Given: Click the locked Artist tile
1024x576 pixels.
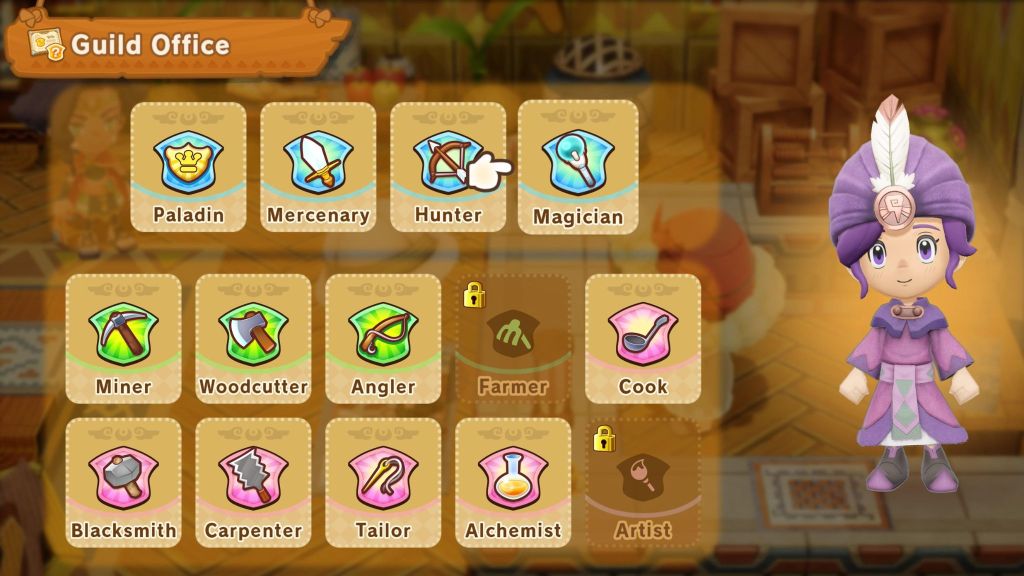Looking at the screenshot, I should coord(643,484).
